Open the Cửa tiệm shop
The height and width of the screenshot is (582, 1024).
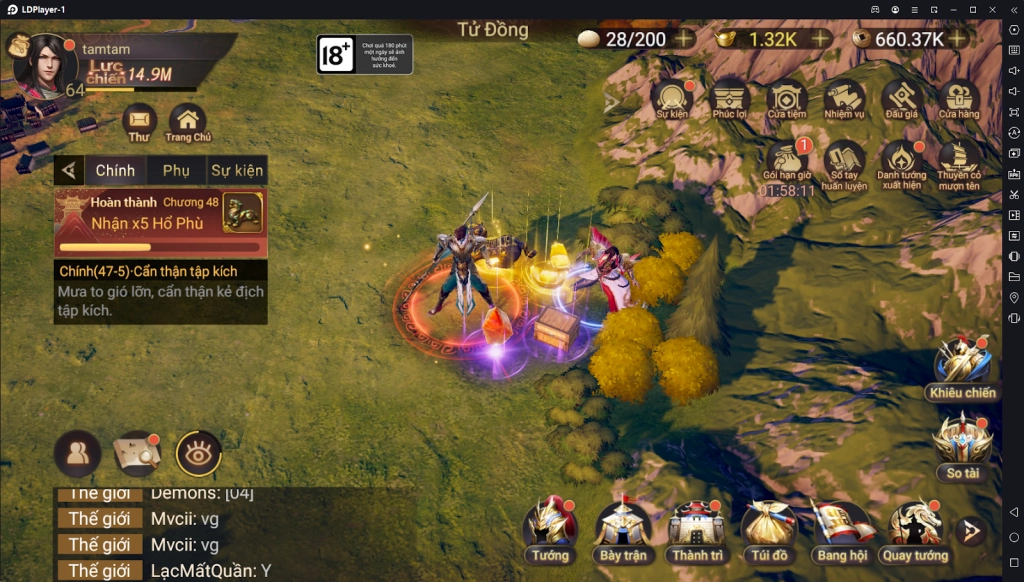tap(787, 99)
